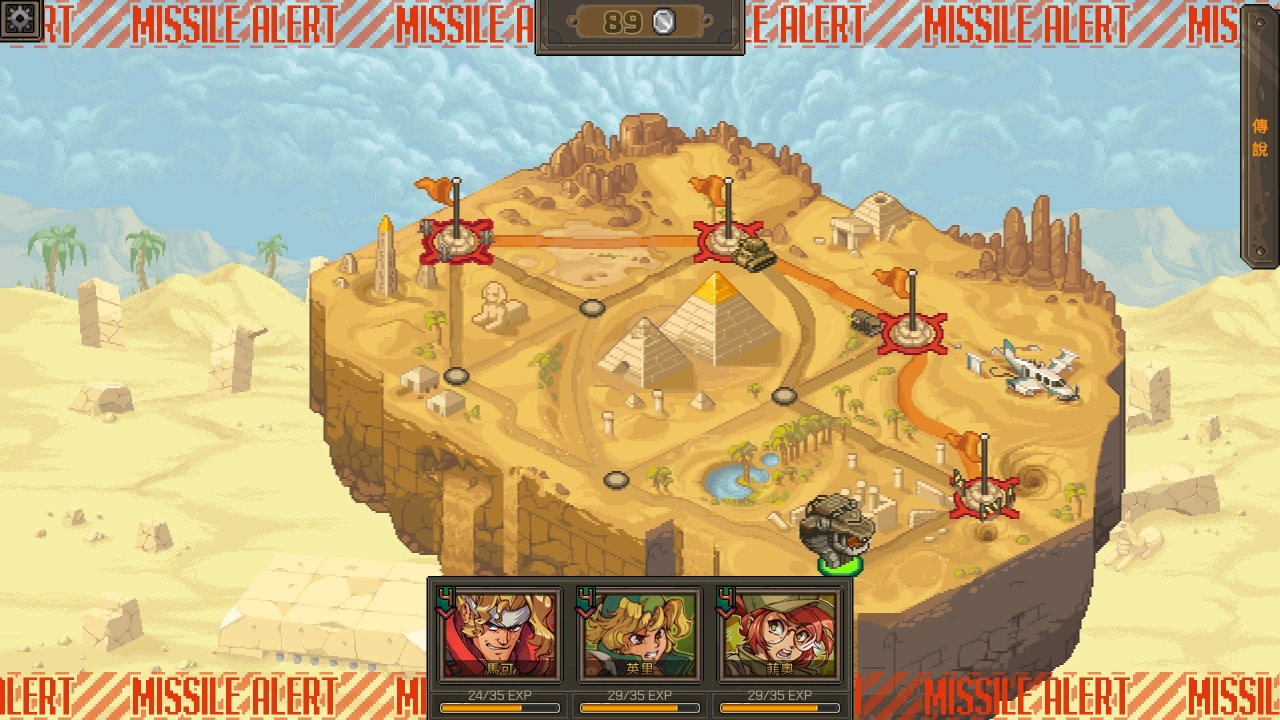Screen dimensions: 1280x720
Task: Select the grey waypoint left of the oasis
Action: click(617, 480)
